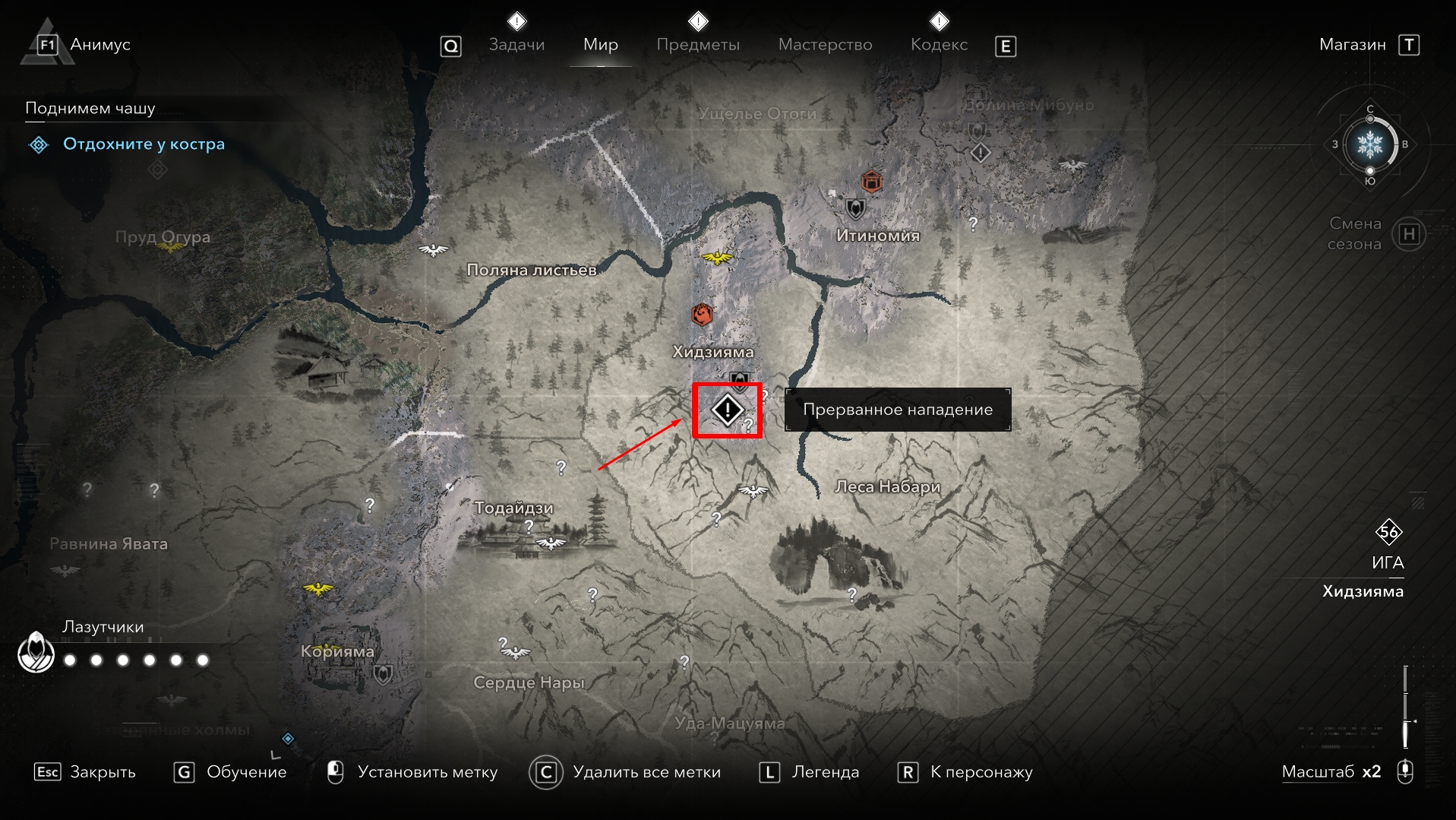Select the Мастерство tab
The width and height of the screenshot is (1456, 820).
[825, 45]
